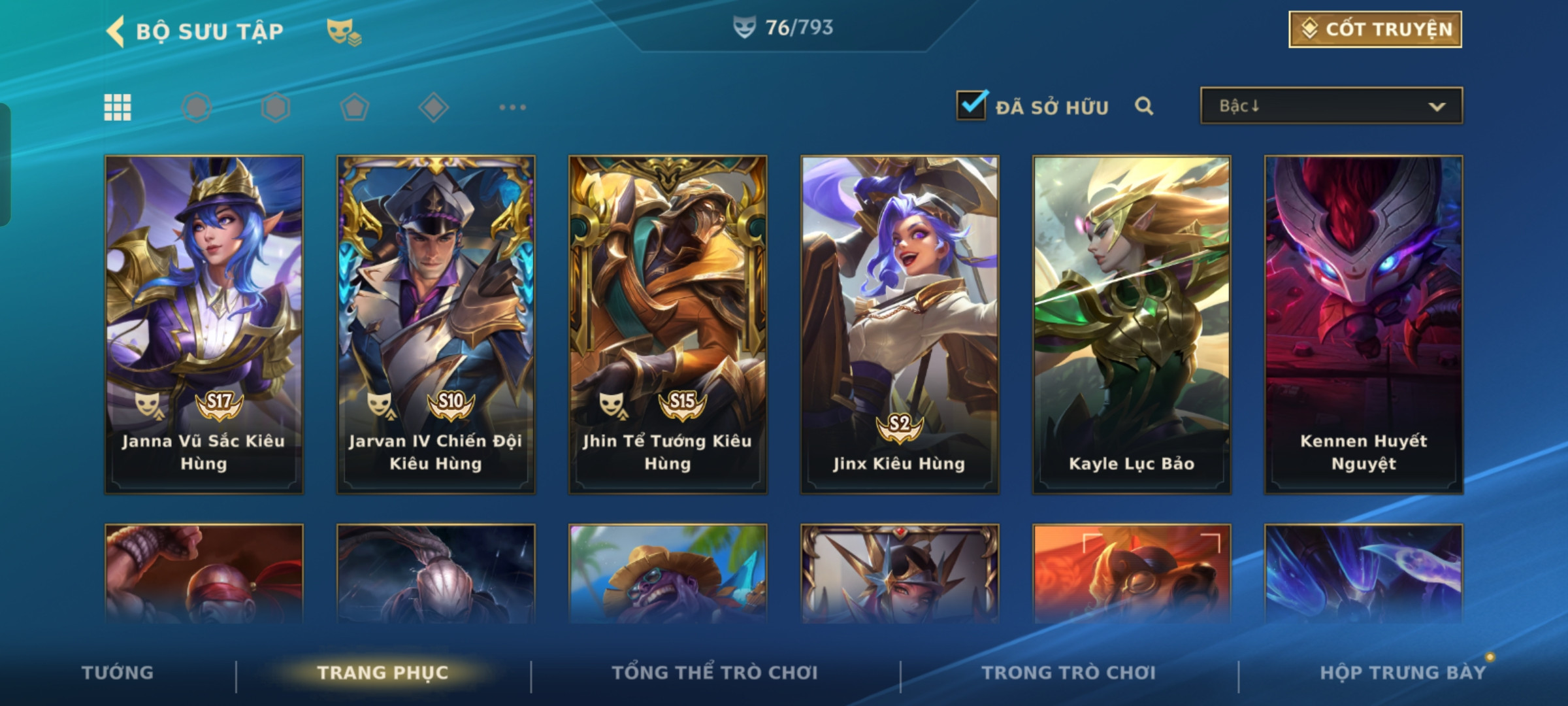This screenshot has height=706, width=1568.
Task: View the Kayle Lục Bảo skin
Action: (x=1132, y=324)
